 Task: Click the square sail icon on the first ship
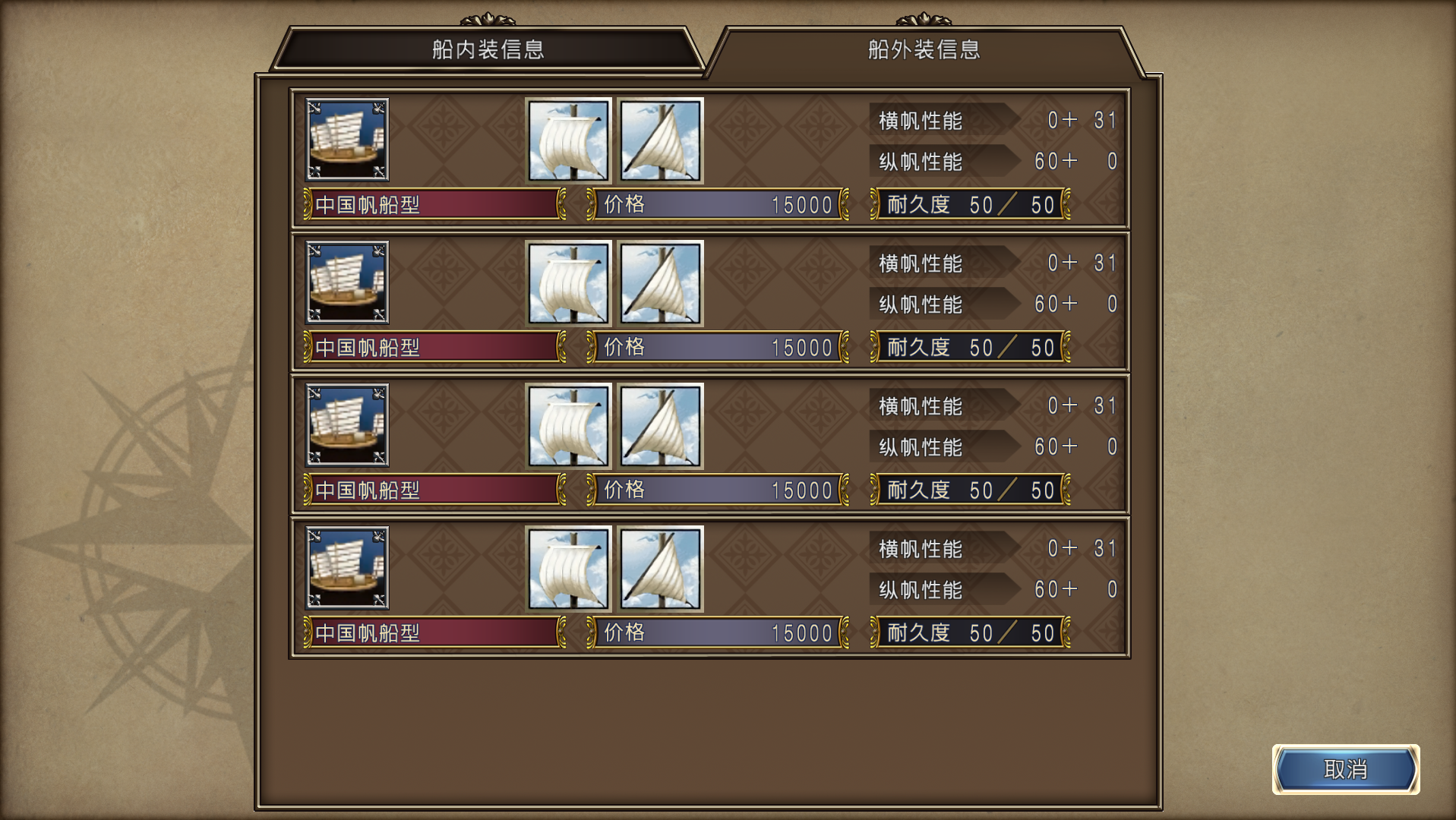click(567, 140)
